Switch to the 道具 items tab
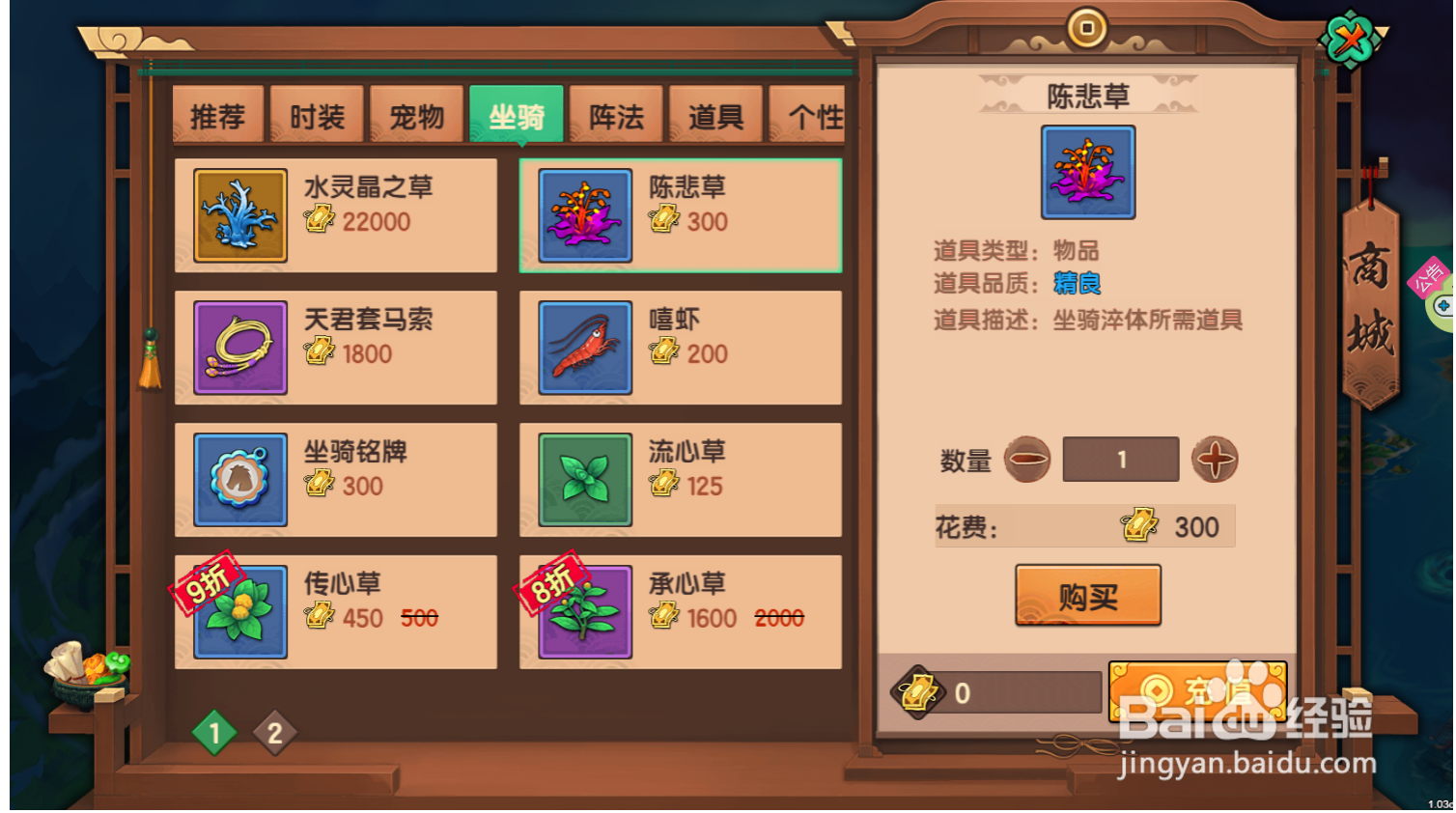This screenshot has width=1456, height=813. pos(715,114)
